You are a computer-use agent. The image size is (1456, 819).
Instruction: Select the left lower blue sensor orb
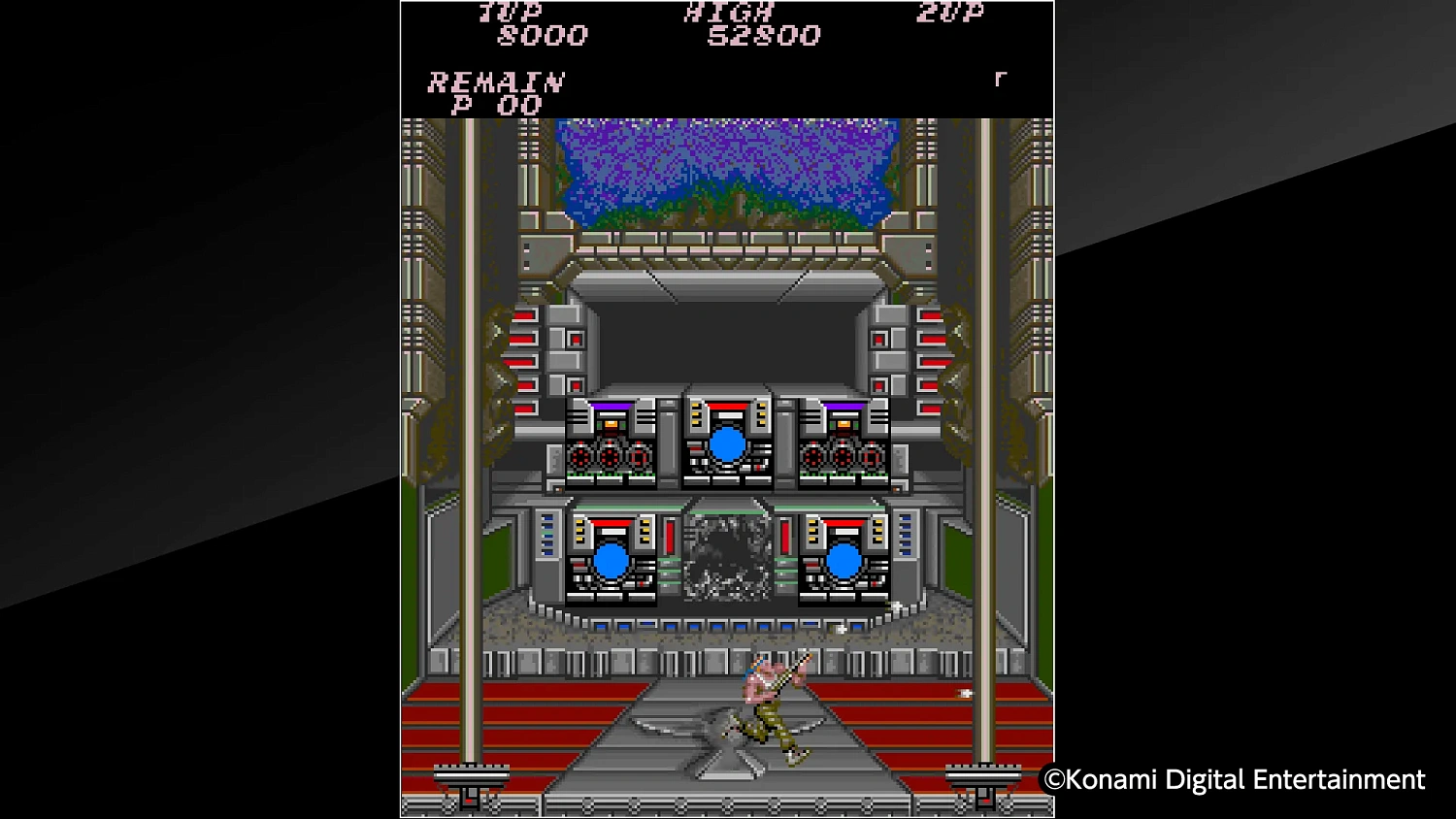pos(612,560)
